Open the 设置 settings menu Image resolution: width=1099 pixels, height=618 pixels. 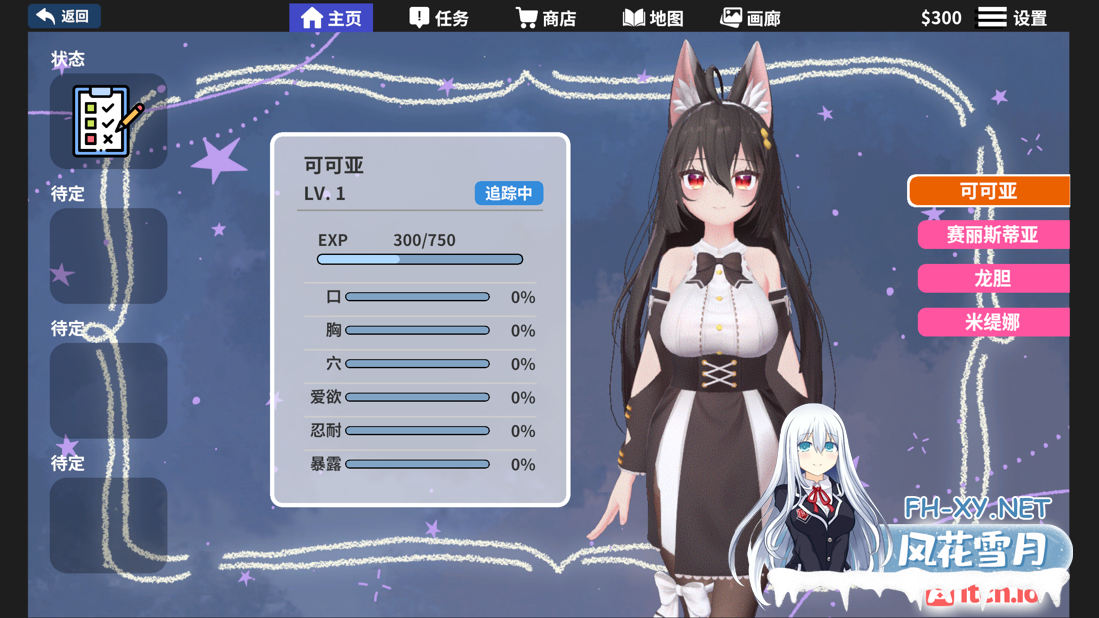click(x=1012, y=18)
